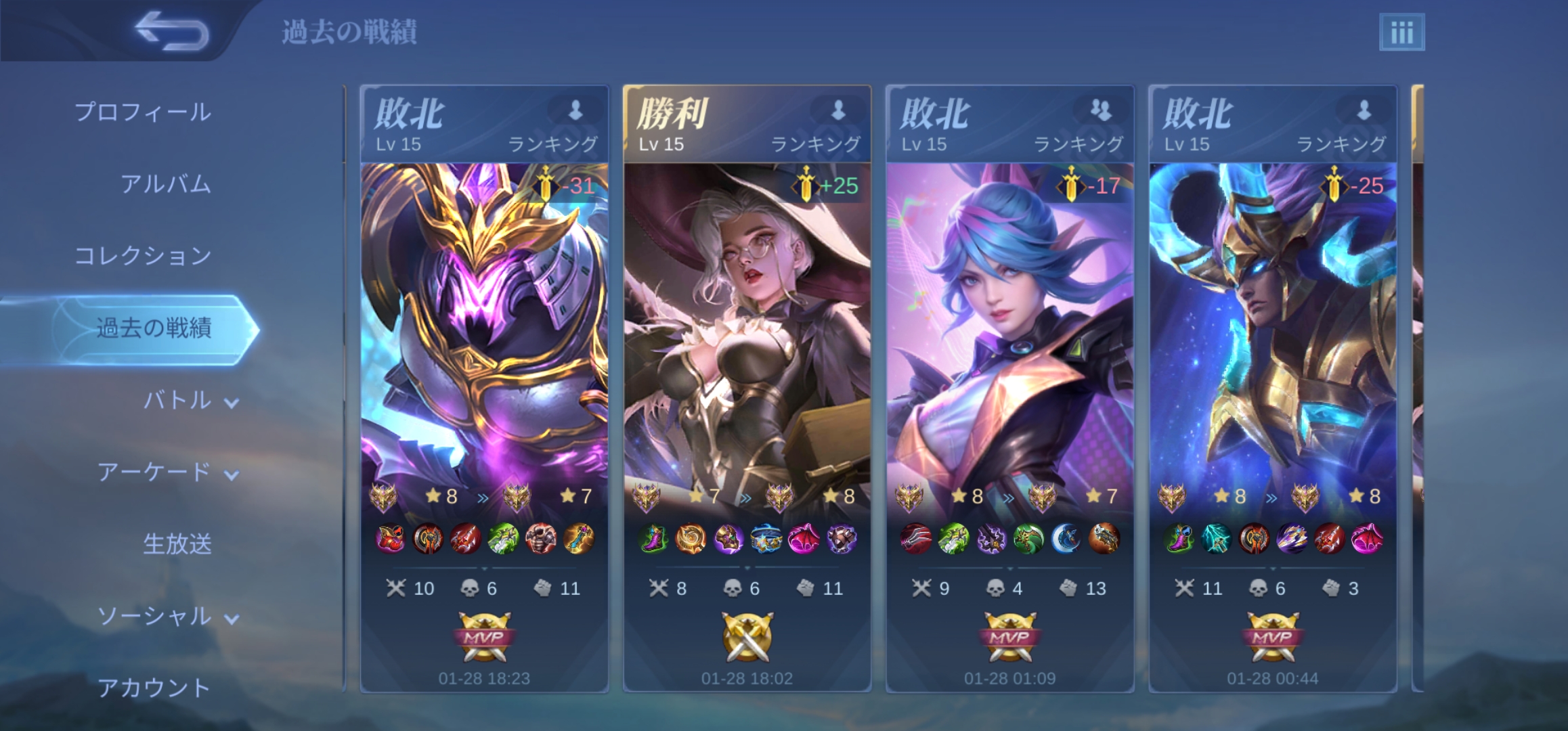Switch to the アルバム tab
Screen dimensions: 1568x731
coord(166,184)
